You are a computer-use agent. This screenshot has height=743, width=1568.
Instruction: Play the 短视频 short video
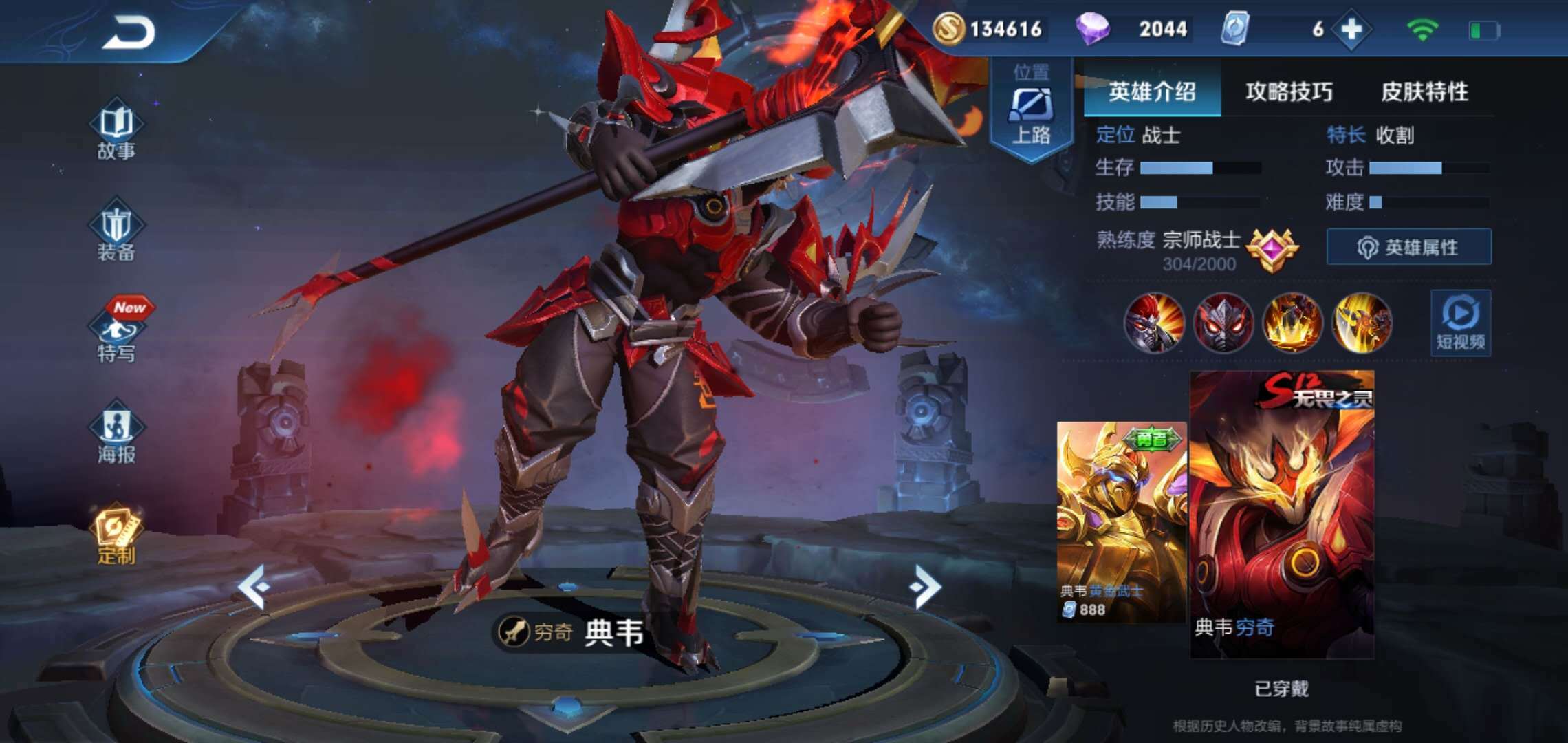tap(1461, 323)
